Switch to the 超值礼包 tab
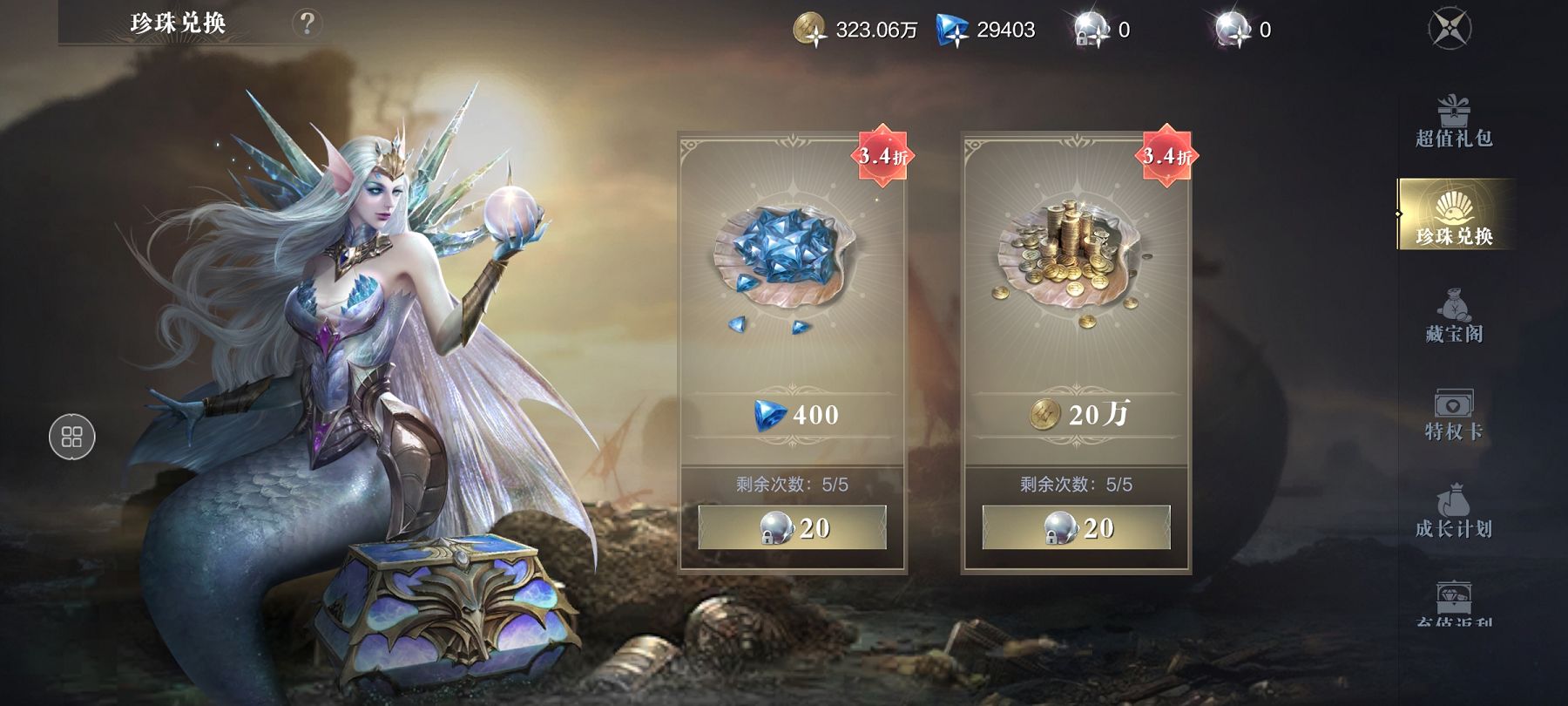Viewport: 1568px width, 706px height. pyautogui.click(x=1453, y=122)
